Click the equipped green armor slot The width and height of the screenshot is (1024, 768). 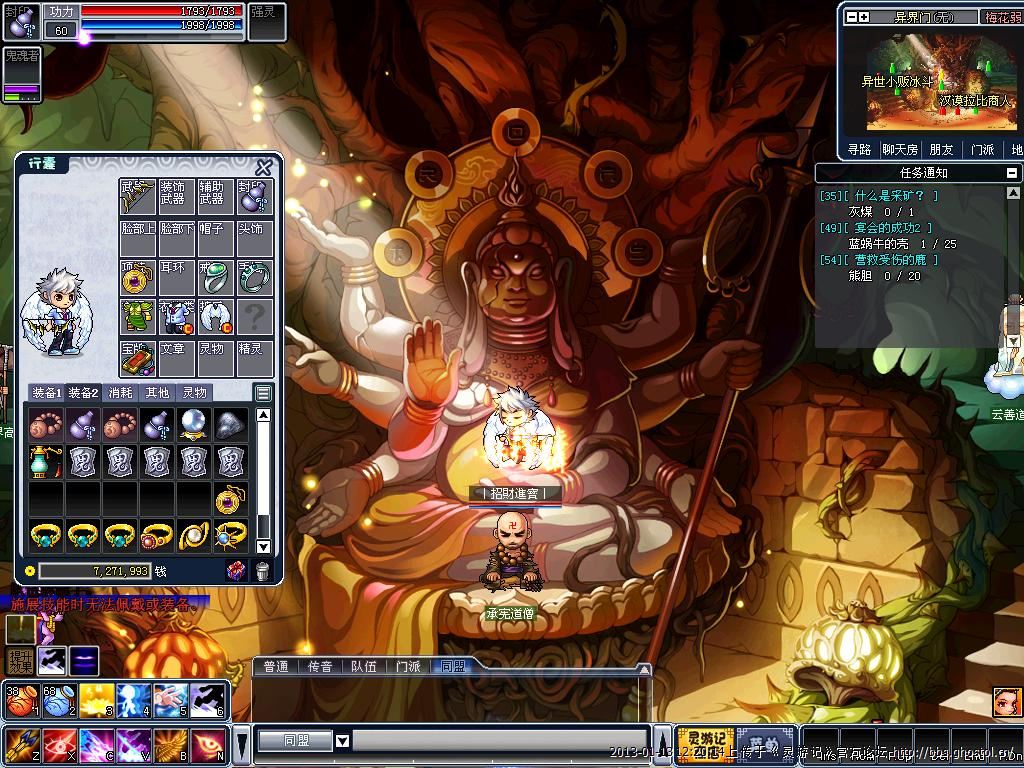(136, 316)
